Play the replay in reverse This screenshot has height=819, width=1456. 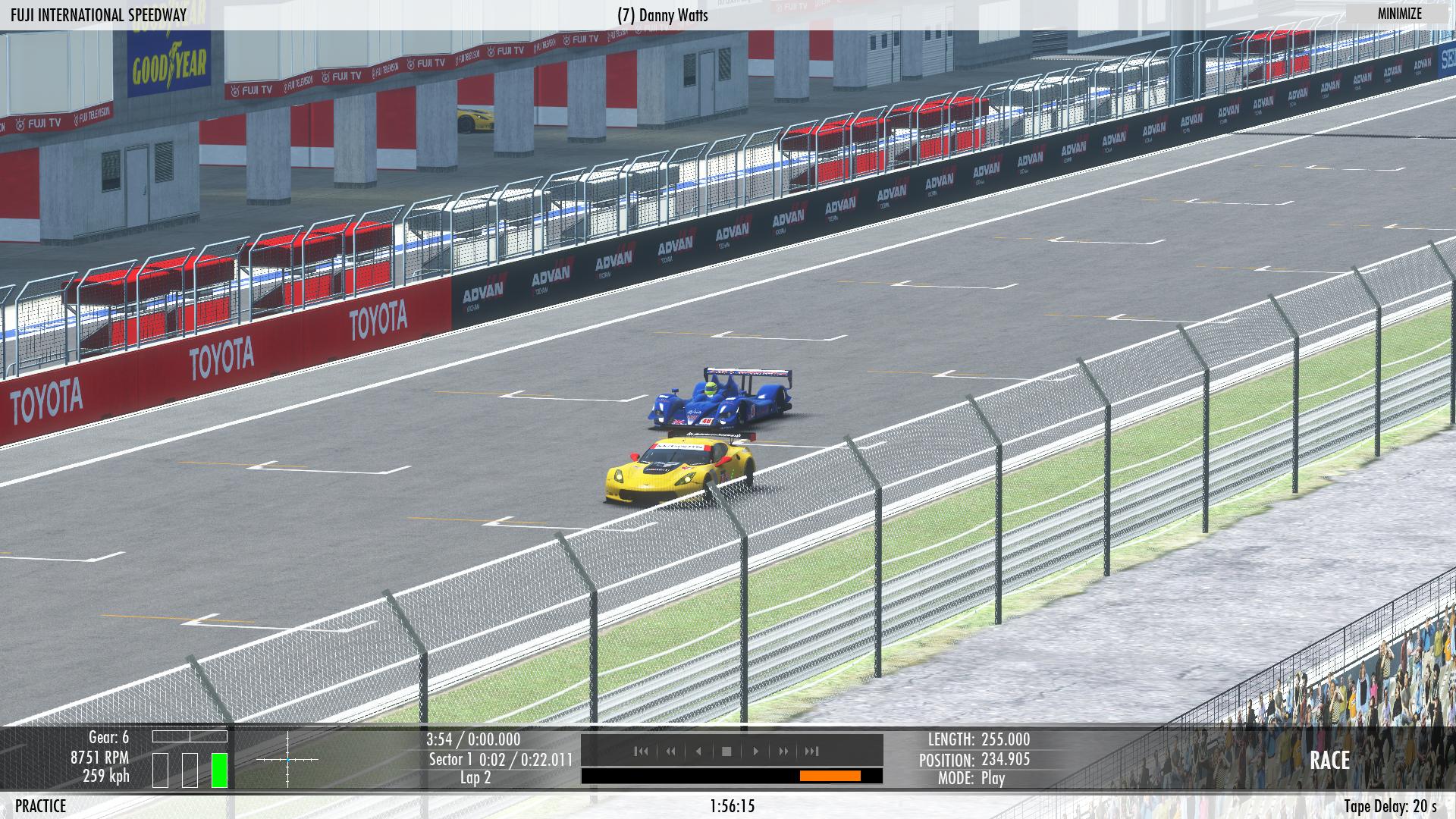(698, 751)
